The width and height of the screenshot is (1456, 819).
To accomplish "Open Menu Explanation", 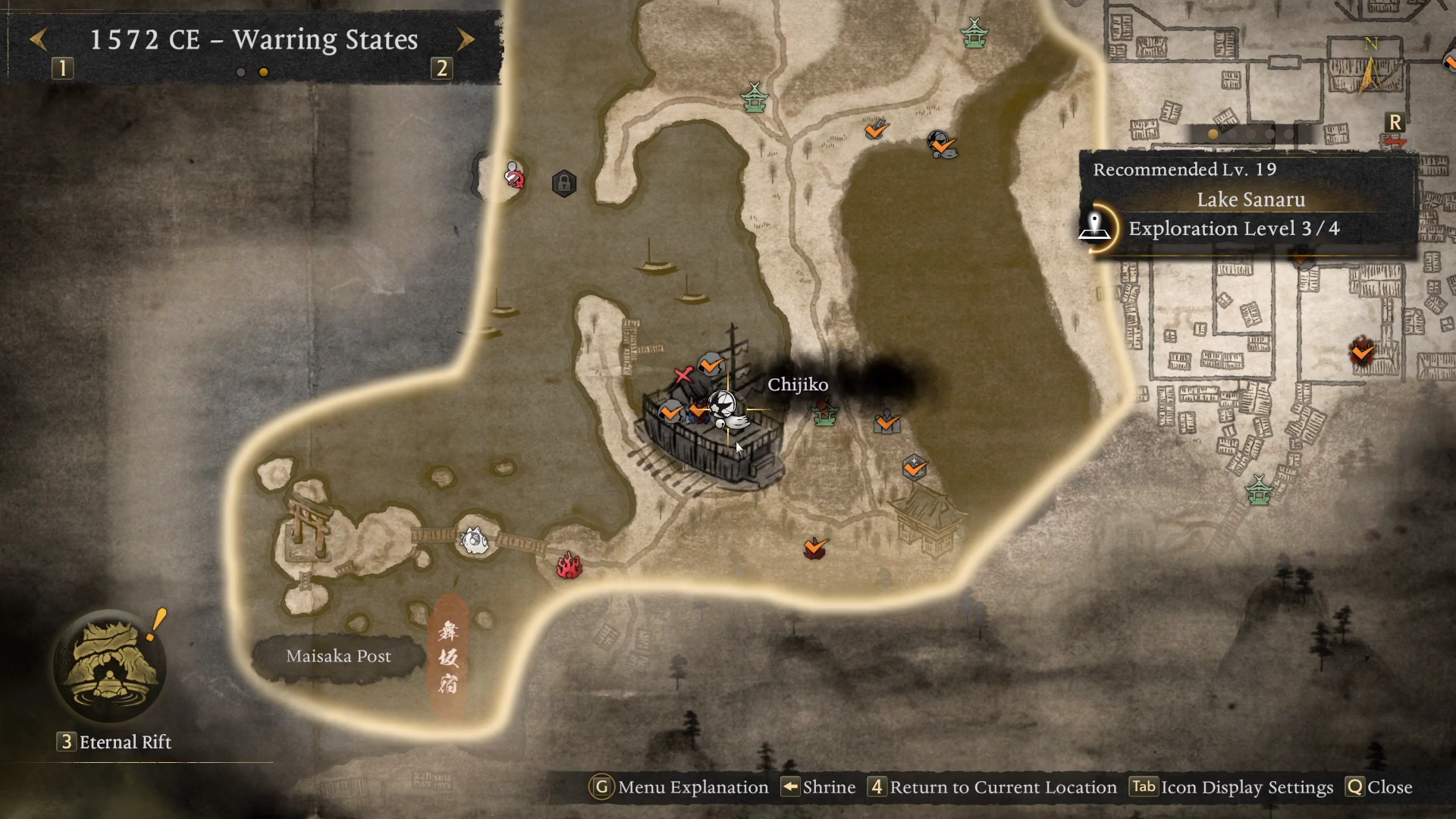I will click(x=679, y=787).
